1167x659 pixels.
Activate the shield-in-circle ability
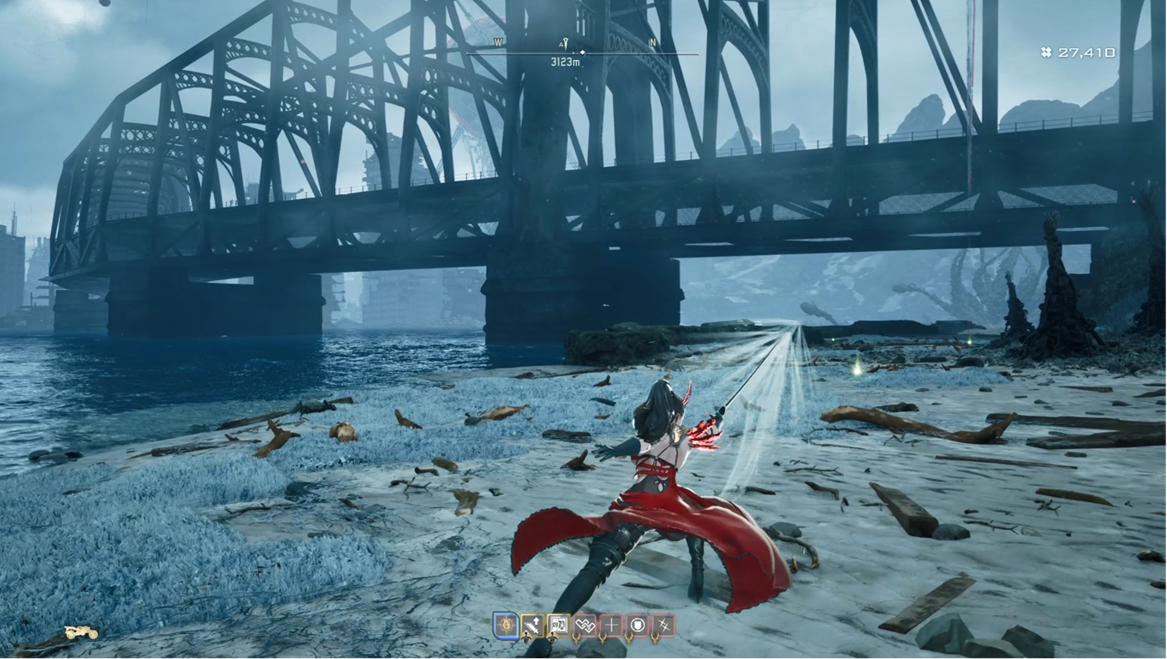click(x=637, y=626)
